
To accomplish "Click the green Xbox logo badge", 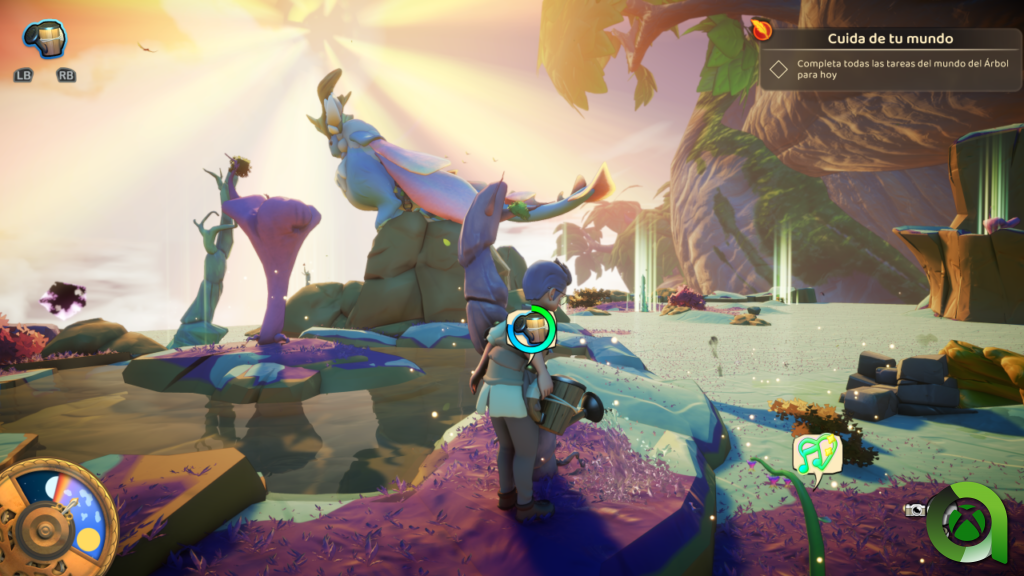I will tap(967, 521).
